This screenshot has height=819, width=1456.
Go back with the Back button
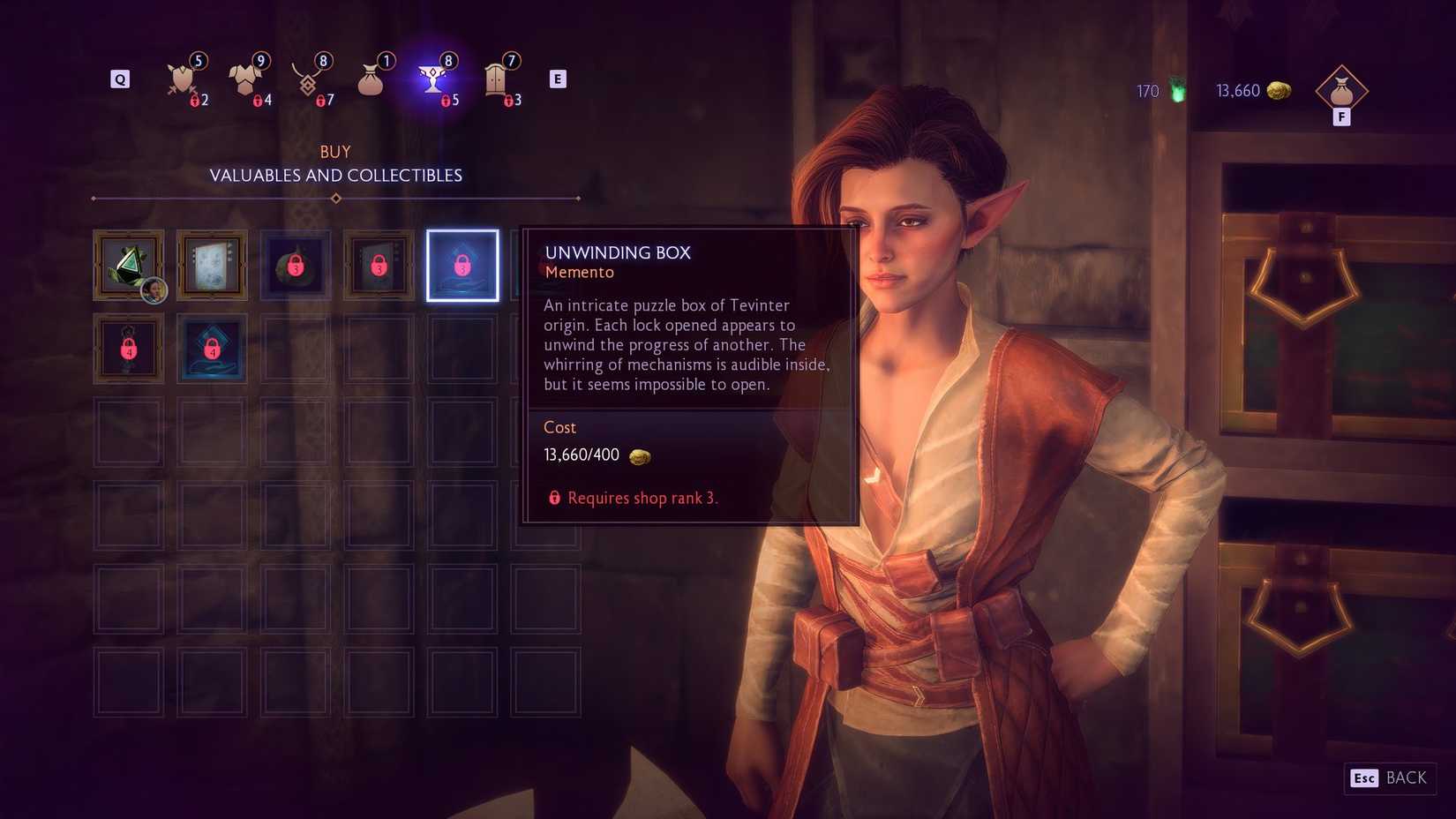[1391, 778]
